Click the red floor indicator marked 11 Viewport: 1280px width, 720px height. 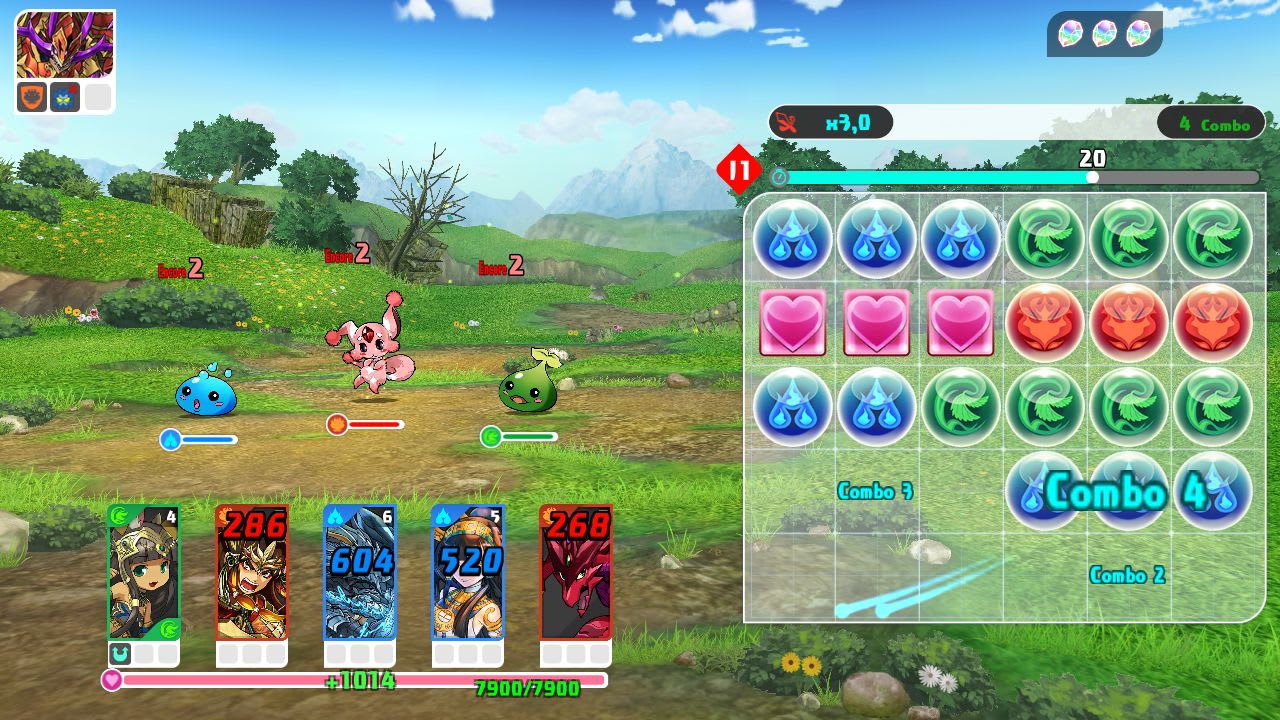pos(739,169)
